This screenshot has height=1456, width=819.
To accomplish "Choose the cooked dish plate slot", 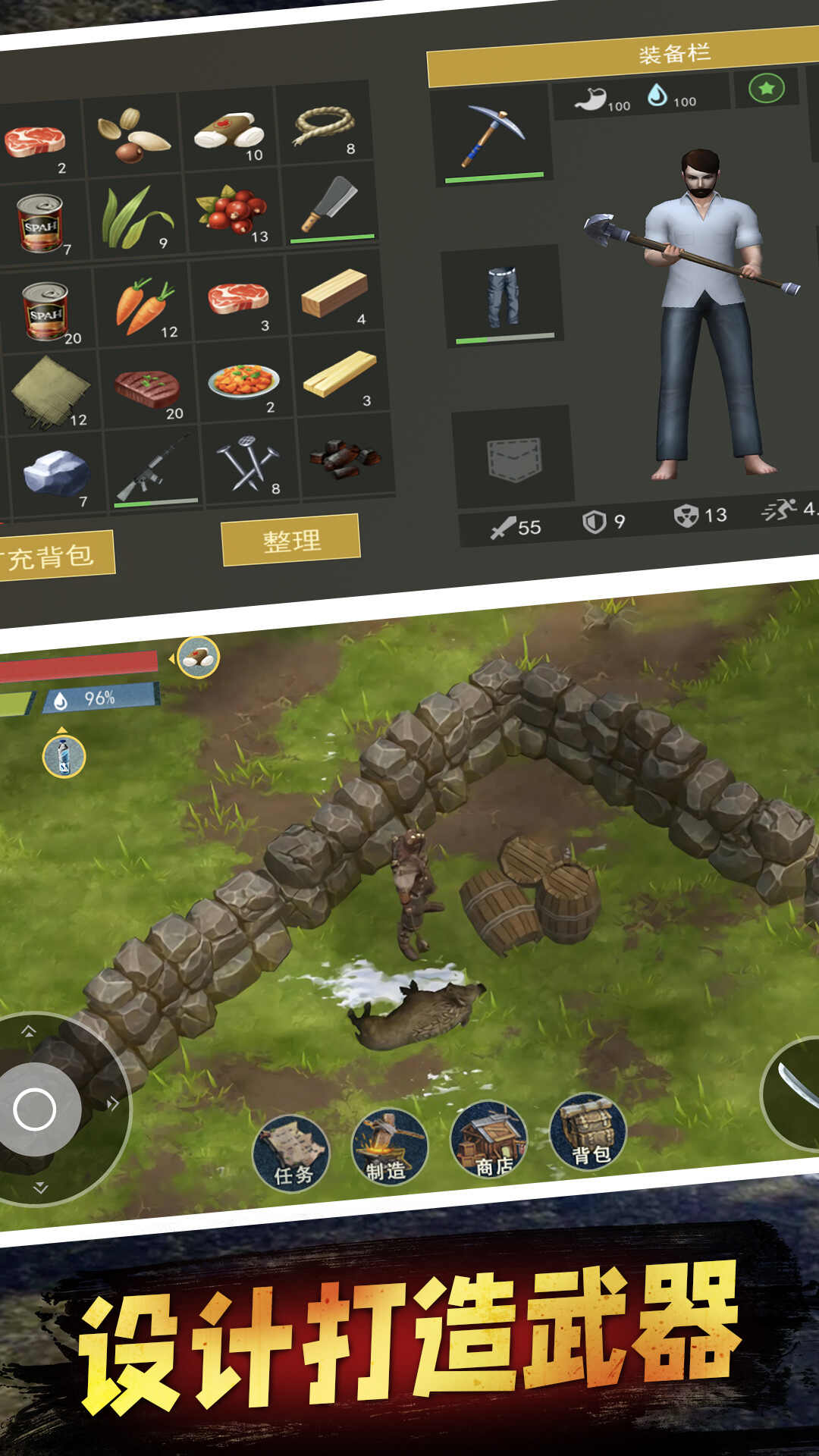I will (243, 381).
